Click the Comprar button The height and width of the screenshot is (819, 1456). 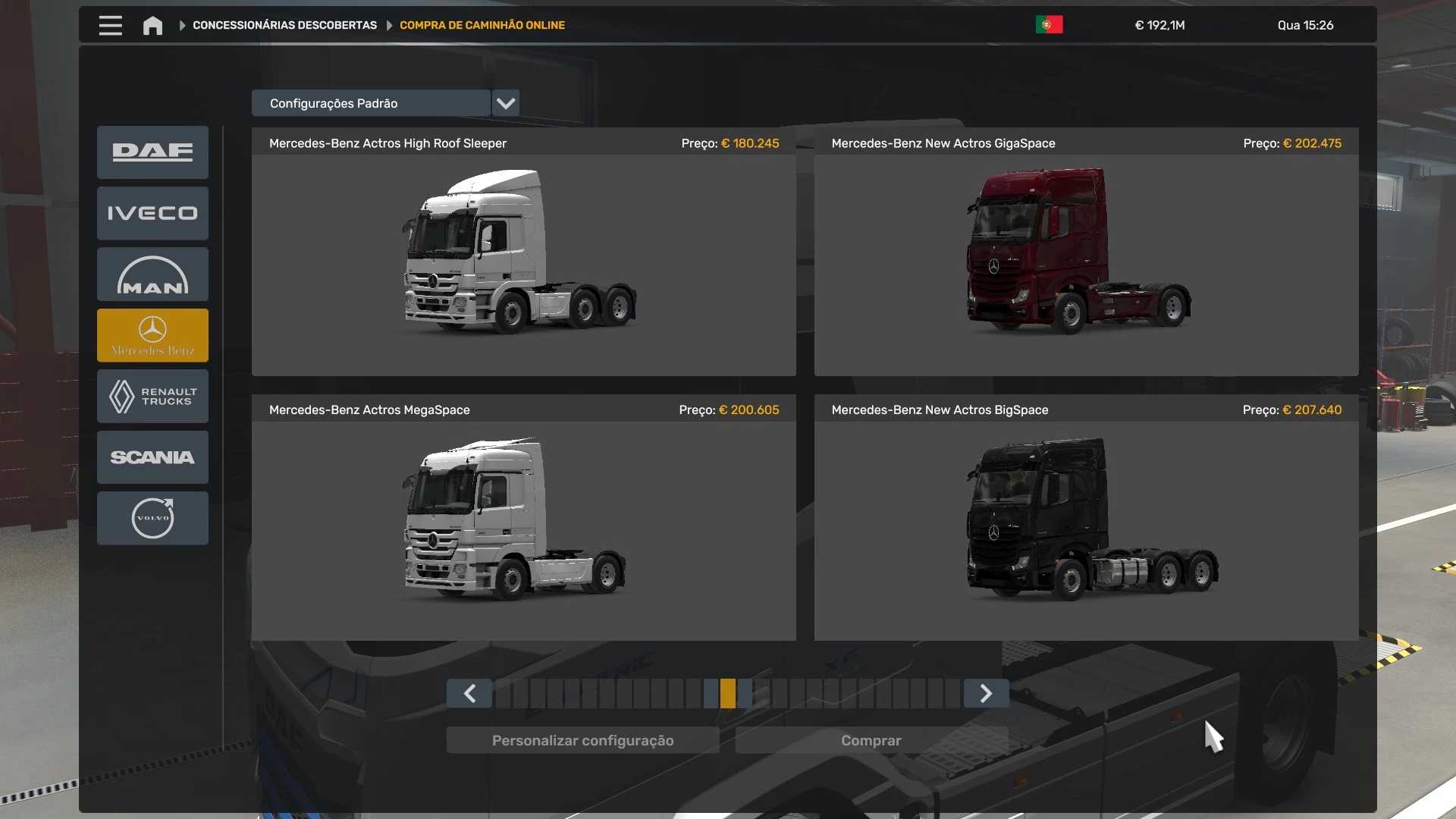(x=871, y=740)
